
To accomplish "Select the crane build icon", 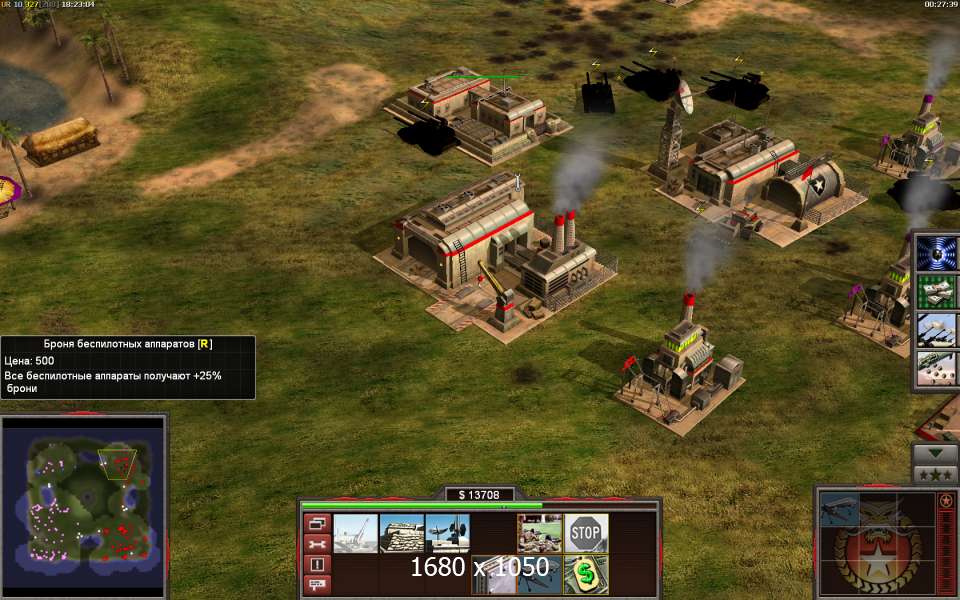I will point(356,533).
